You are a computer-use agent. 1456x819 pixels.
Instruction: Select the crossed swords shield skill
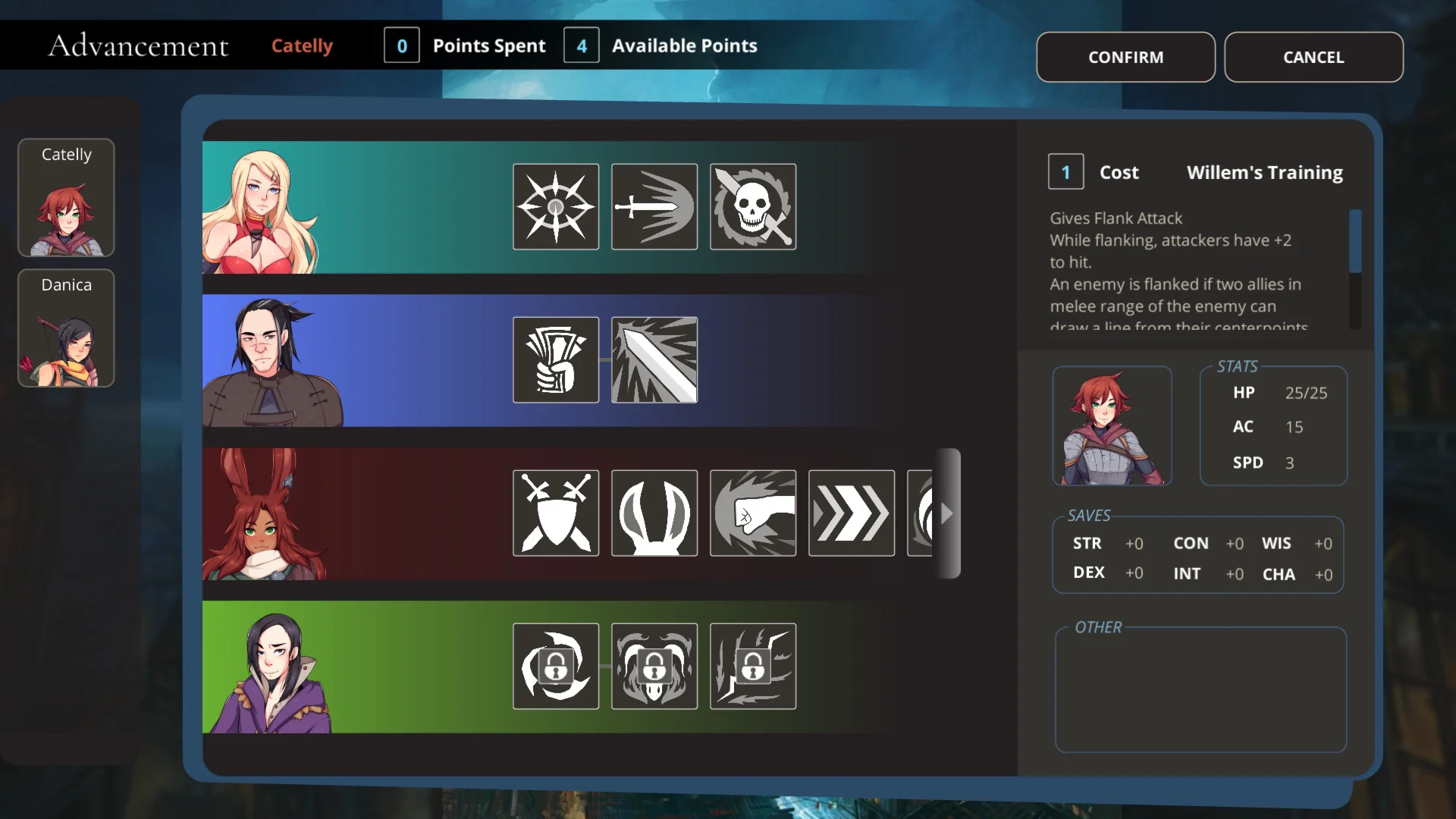coord(556,513)
